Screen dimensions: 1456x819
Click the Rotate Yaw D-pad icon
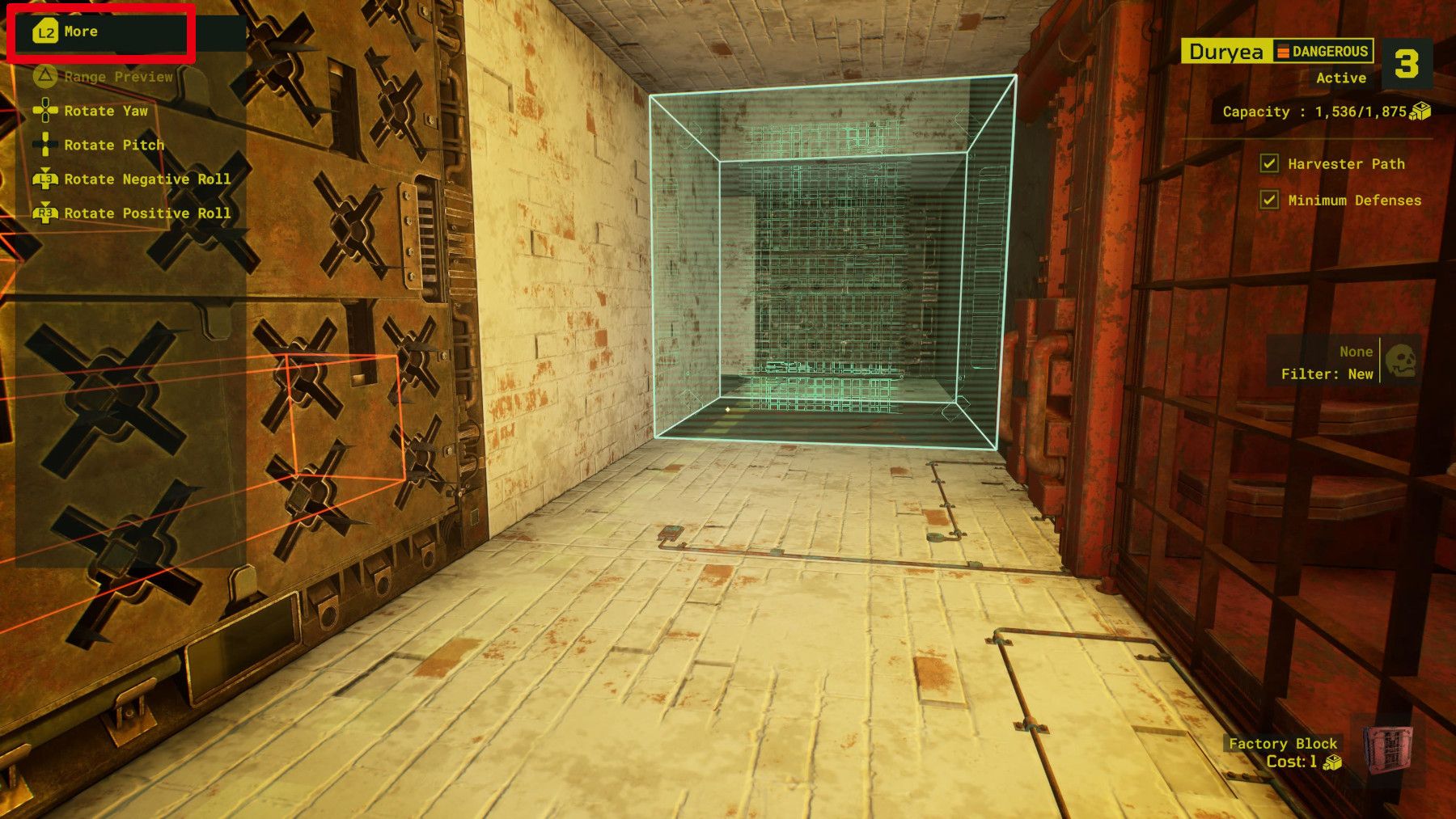coord(45,111)
